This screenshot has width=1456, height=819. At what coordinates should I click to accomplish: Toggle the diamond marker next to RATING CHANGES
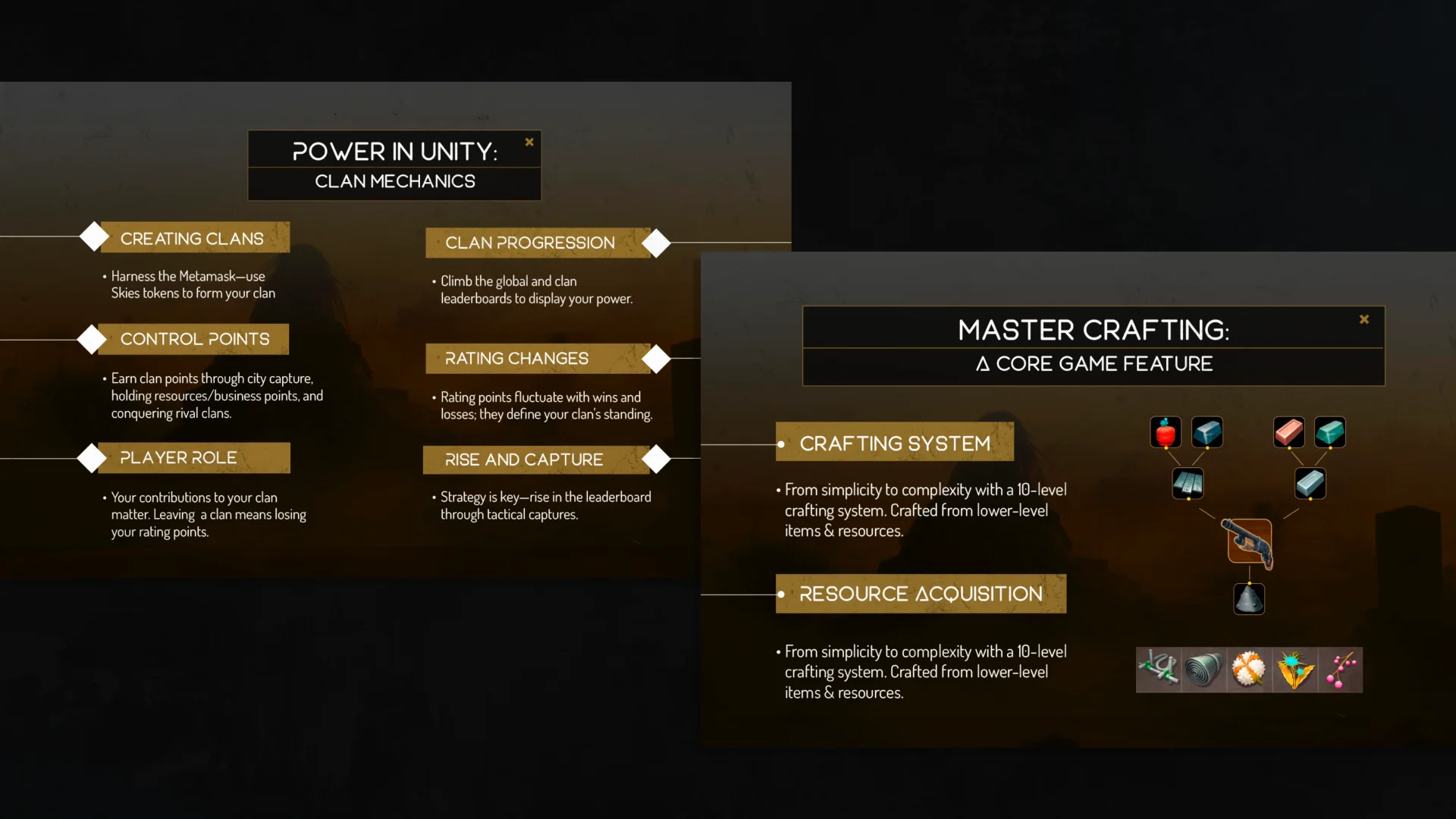657,359
